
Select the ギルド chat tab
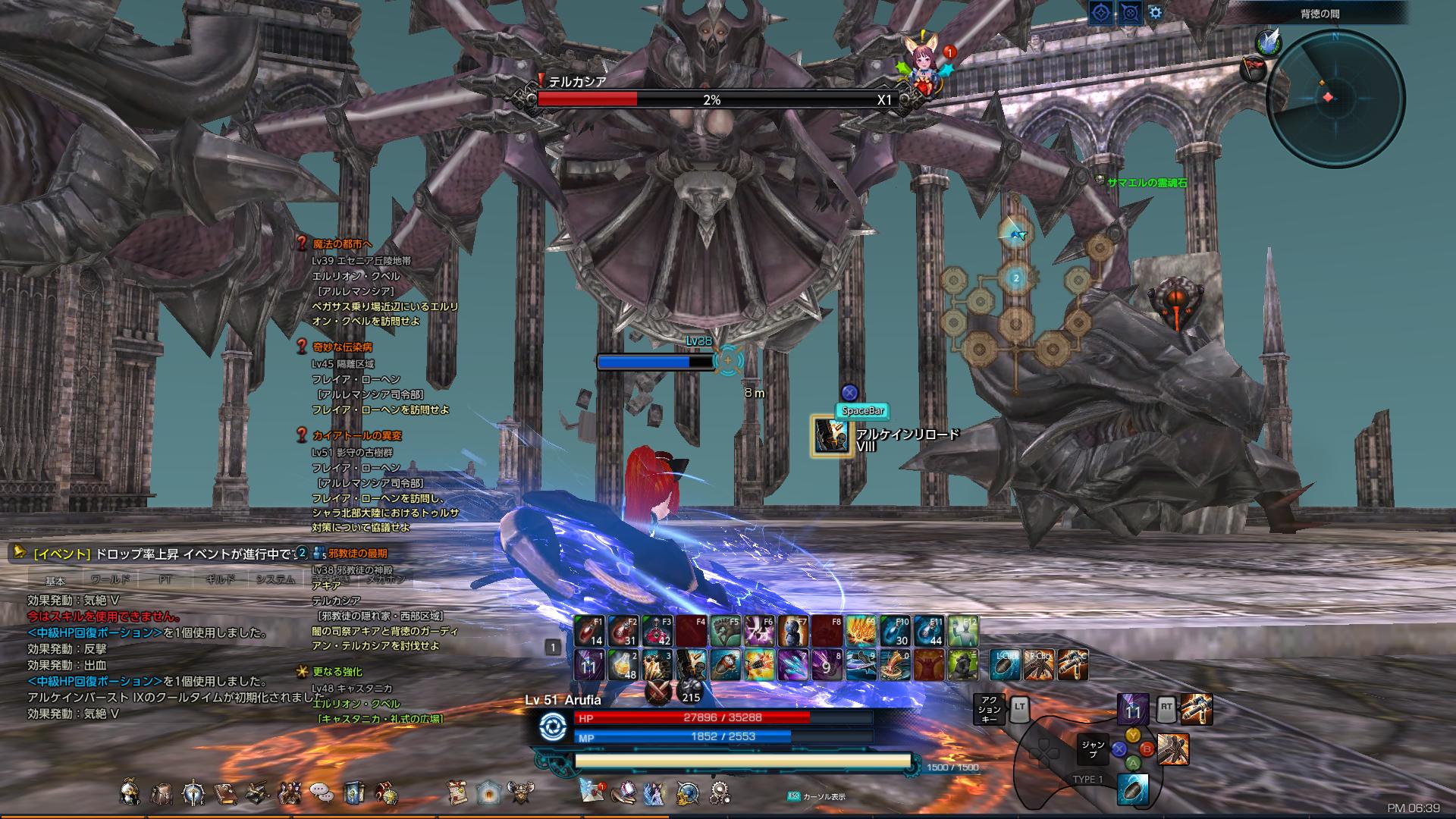[x=220, y=581]
